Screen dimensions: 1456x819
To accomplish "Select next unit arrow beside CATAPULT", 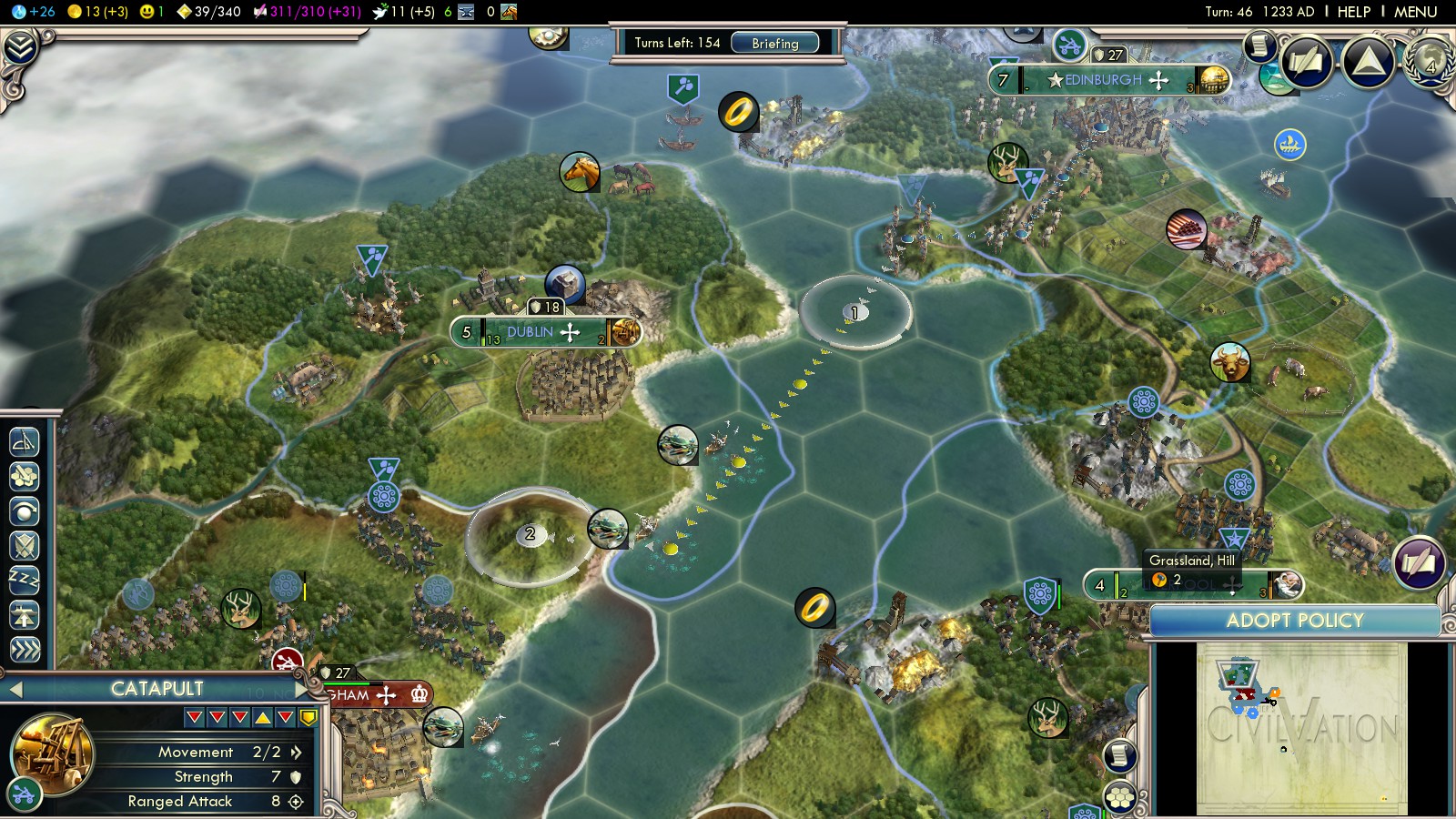I will pos(300,690).
